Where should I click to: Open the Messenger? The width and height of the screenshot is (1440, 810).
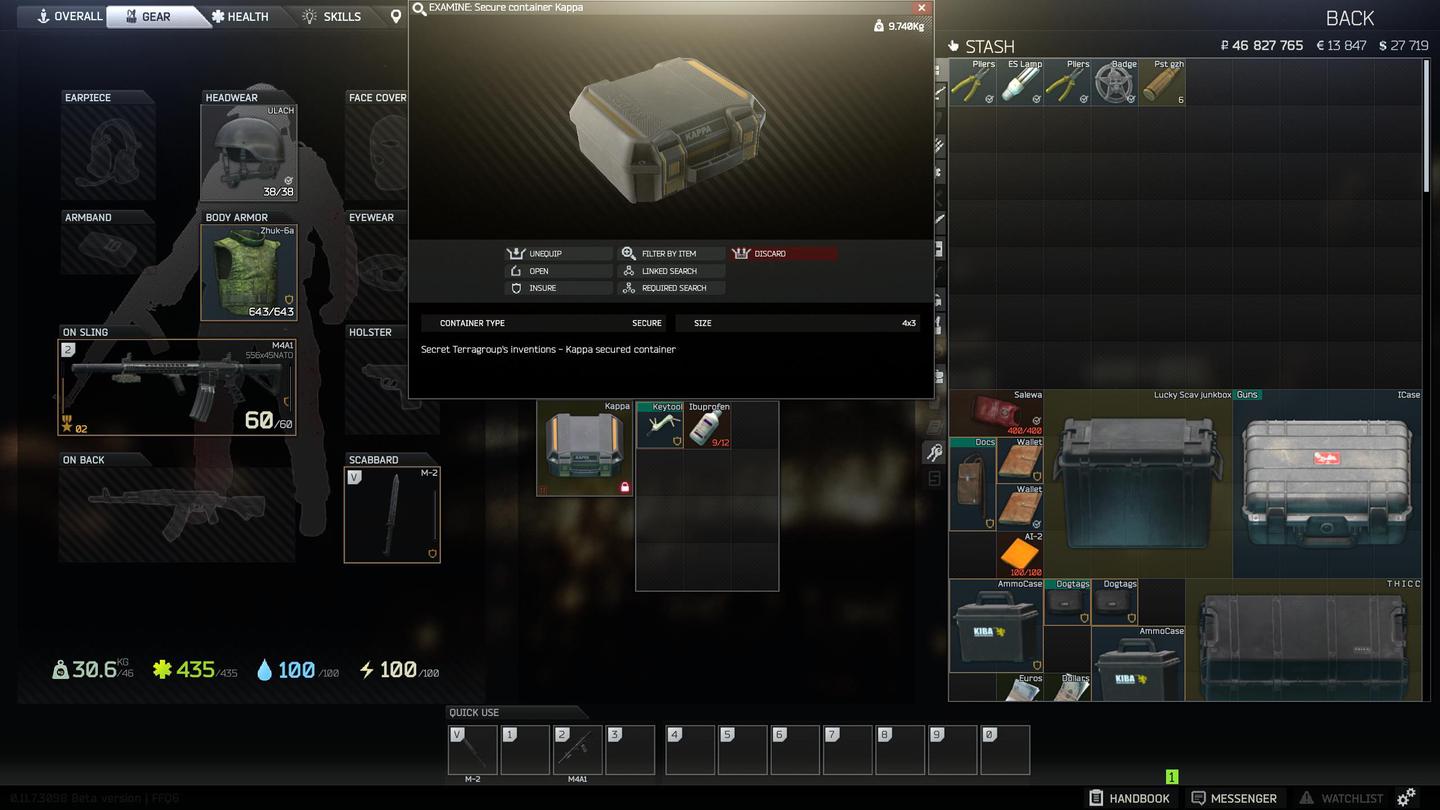[1234, 798]
